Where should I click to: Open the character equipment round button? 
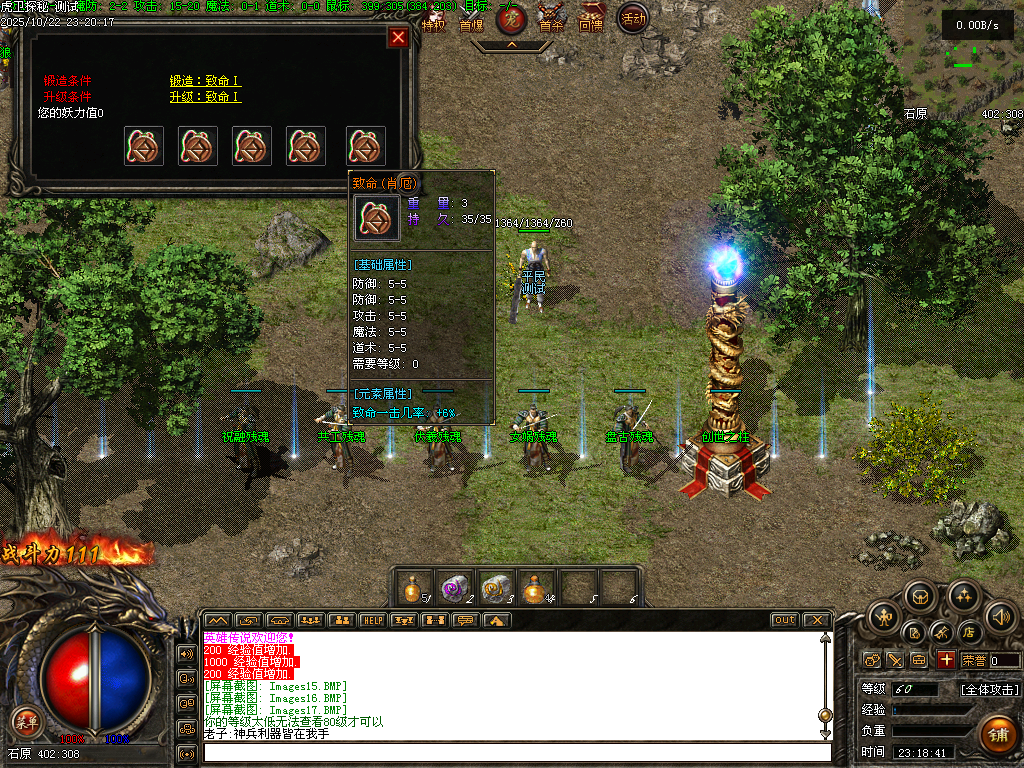(x=883, y=617)
